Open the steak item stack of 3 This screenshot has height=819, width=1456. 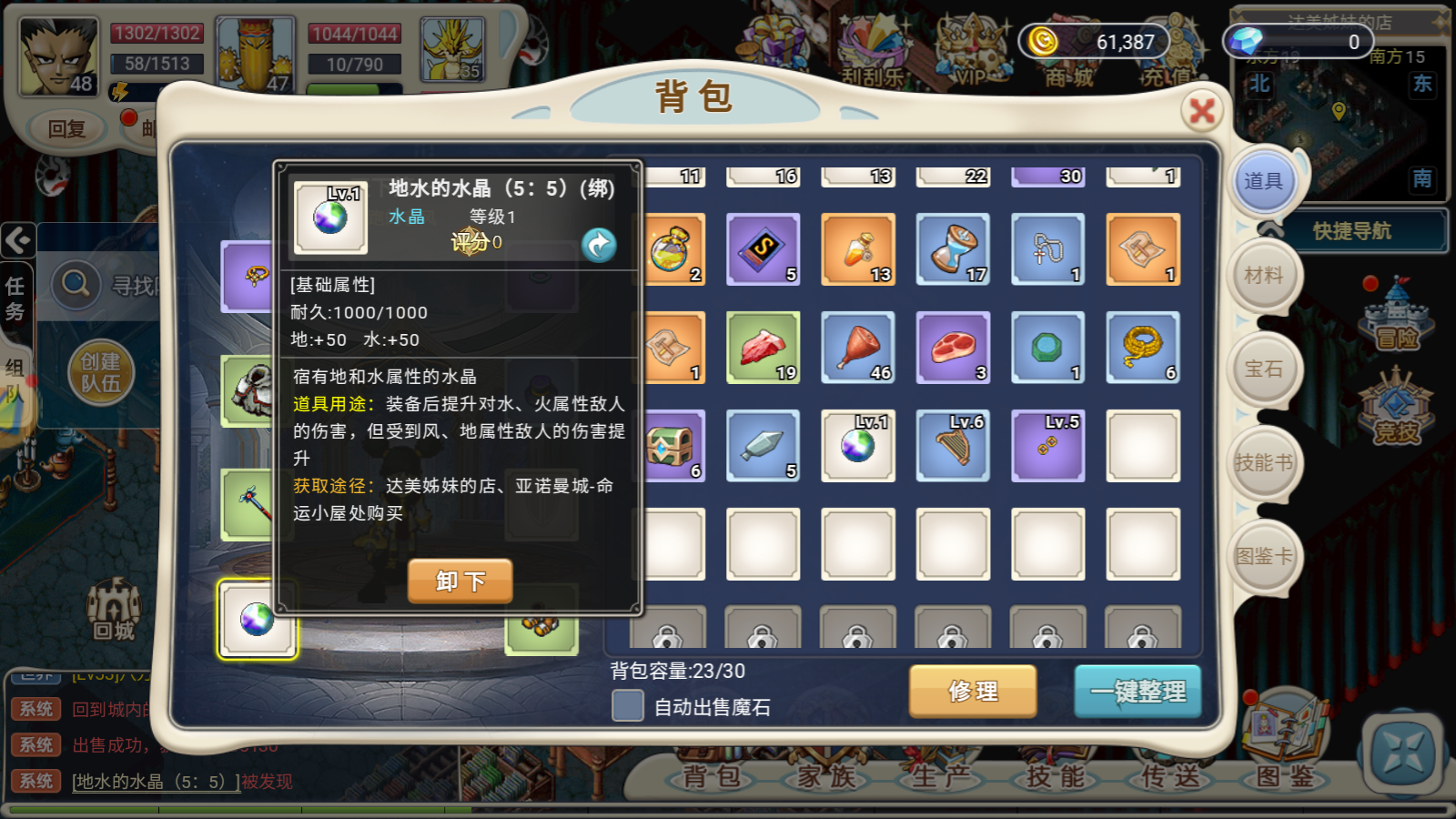point(954,348)
